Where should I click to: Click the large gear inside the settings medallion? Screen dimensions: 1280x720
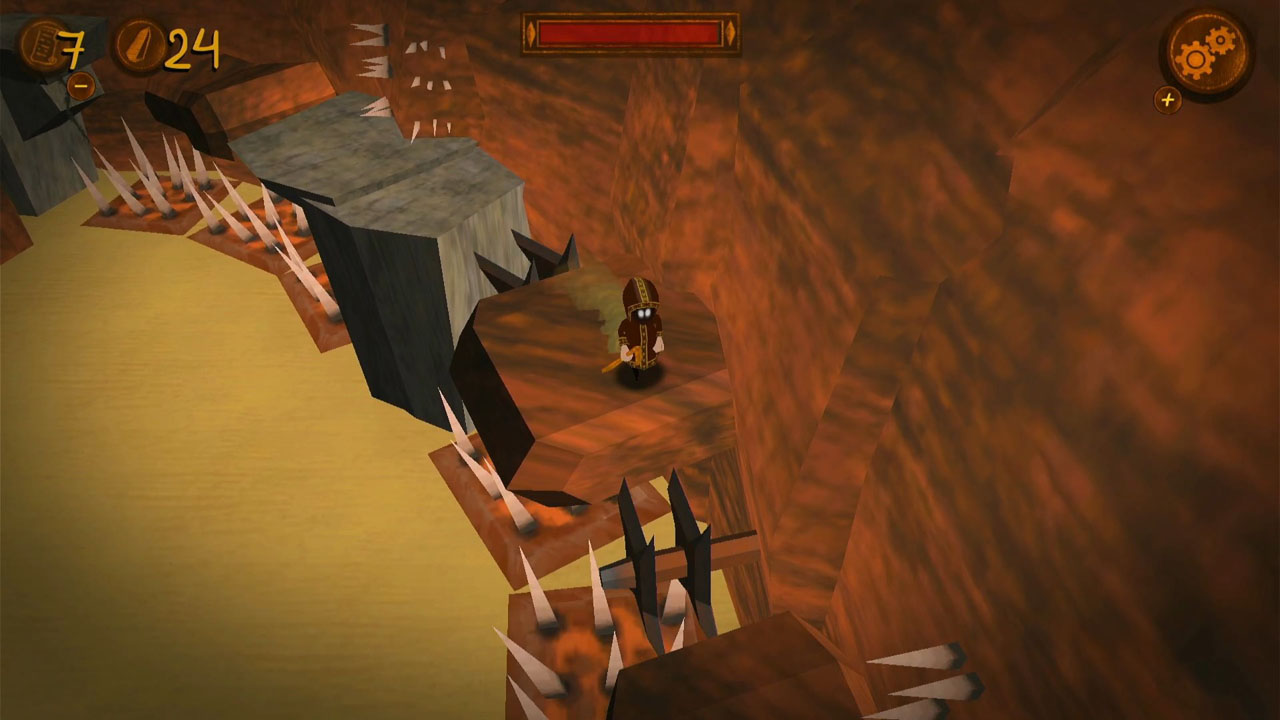[x=1194, y=60]
